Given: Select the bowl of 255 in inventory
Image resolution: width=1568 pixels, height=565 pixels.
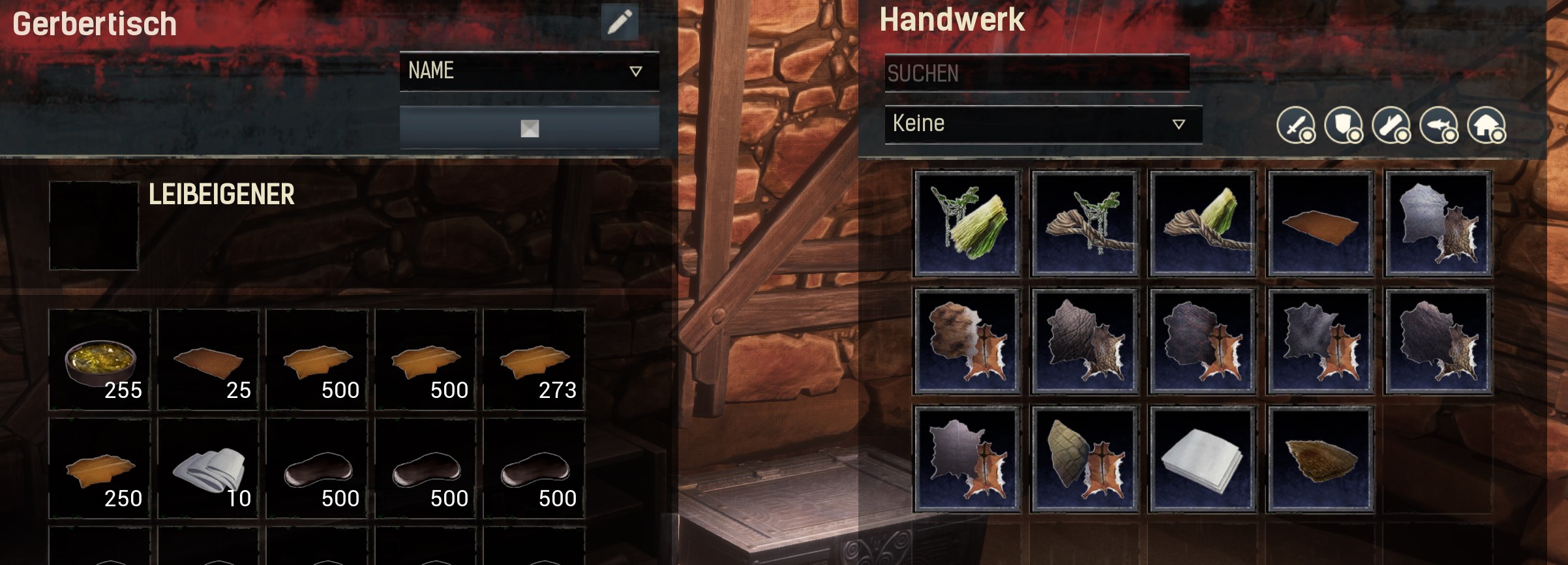Looking at the screenshot, I should 100,360.
